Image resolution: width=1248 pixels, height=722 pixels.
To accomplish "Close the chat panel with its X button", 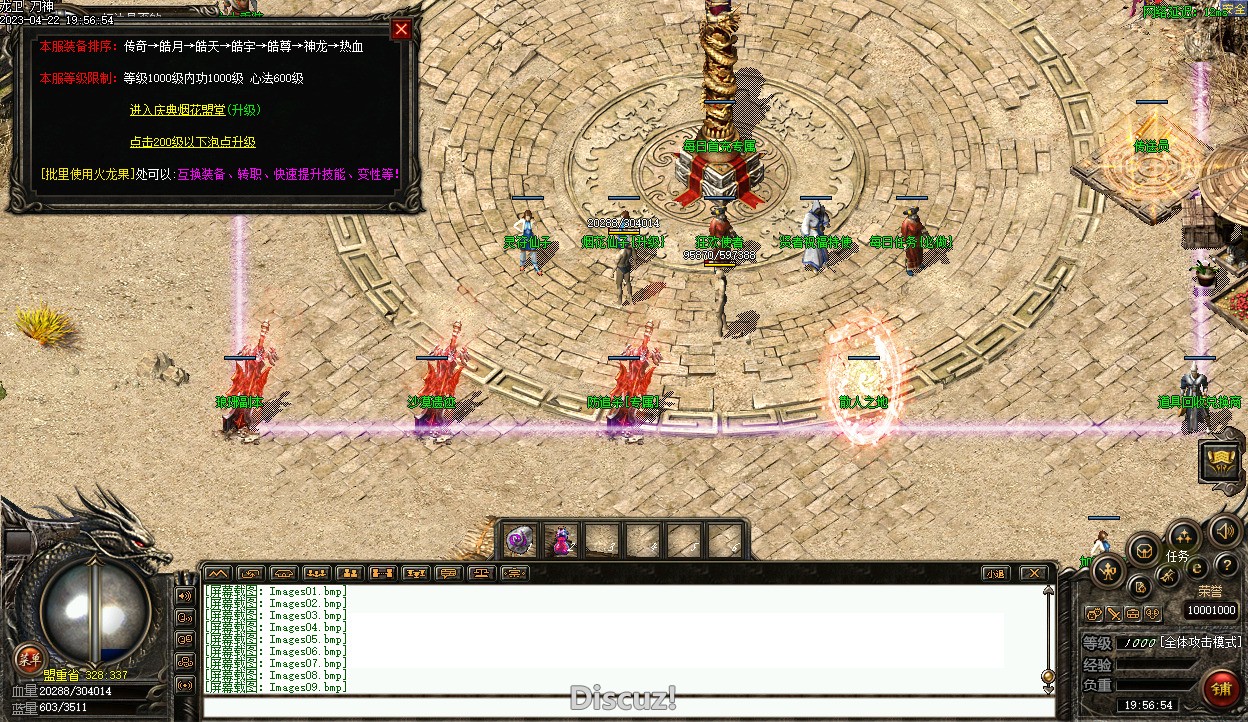I will [1034, 573].
